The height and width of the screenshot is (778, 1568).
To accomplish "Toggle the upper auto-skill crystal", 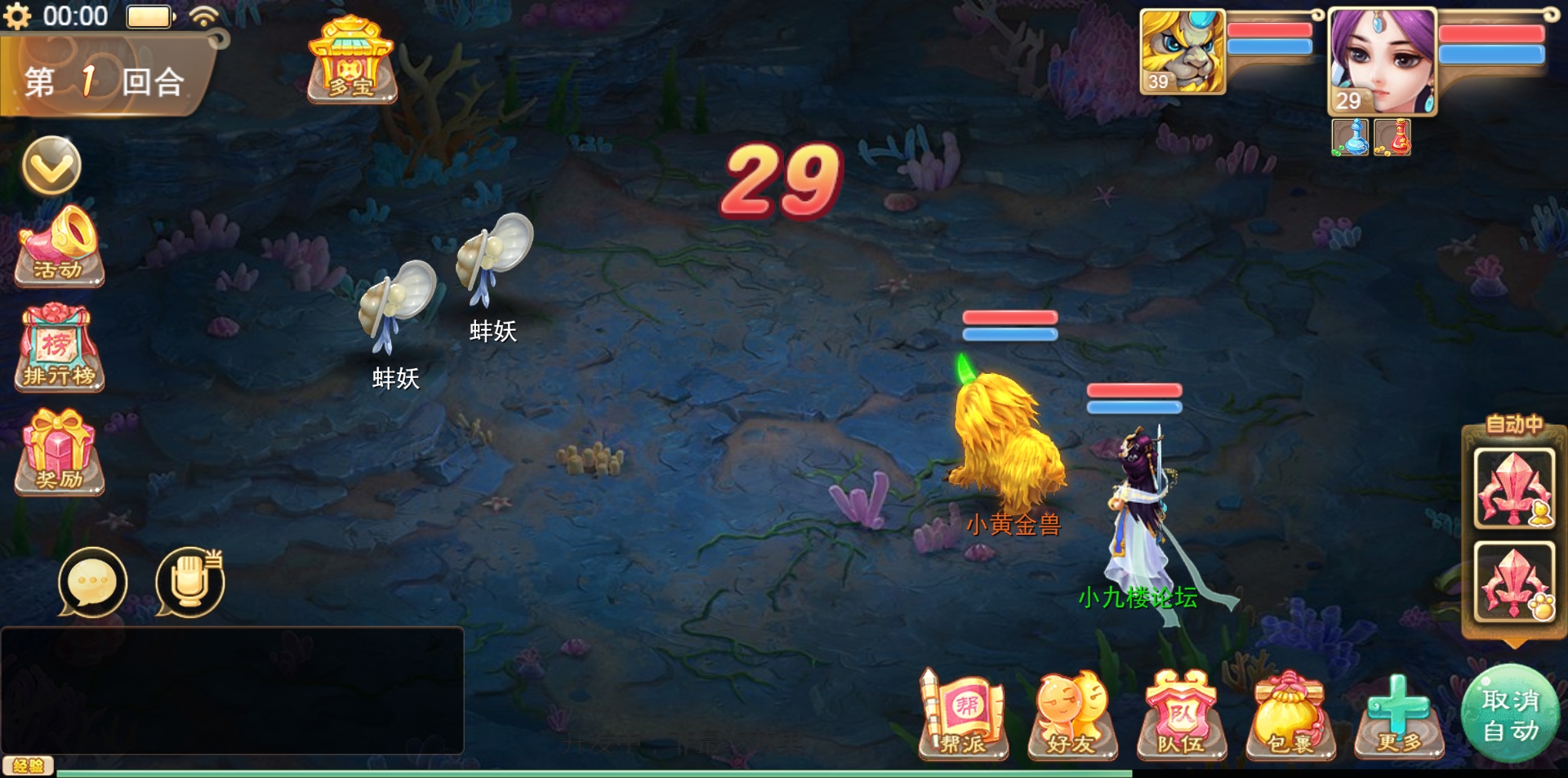I will pyautogui.click(x=1515, y=490).
